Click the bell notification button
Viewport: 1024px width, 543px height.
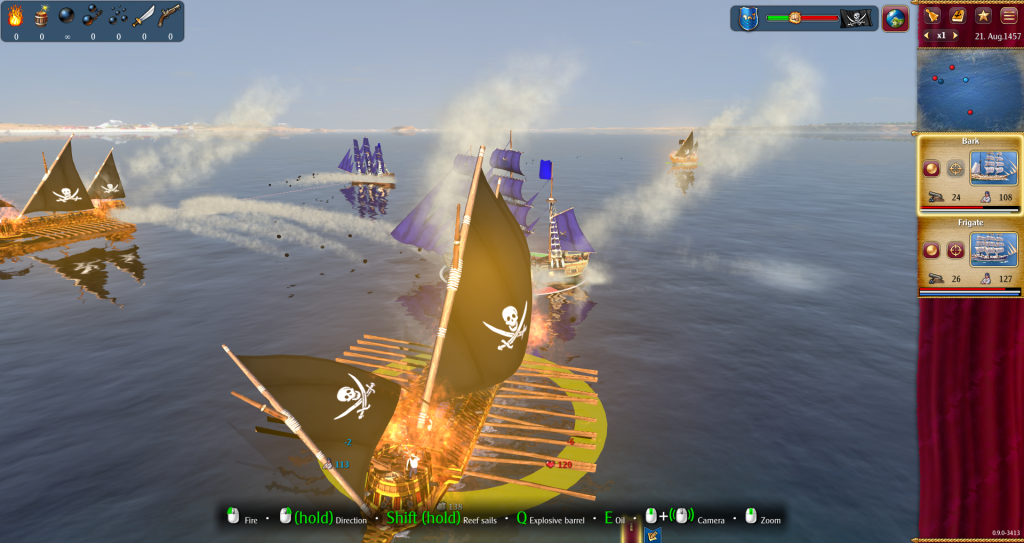tap(932, 15)
